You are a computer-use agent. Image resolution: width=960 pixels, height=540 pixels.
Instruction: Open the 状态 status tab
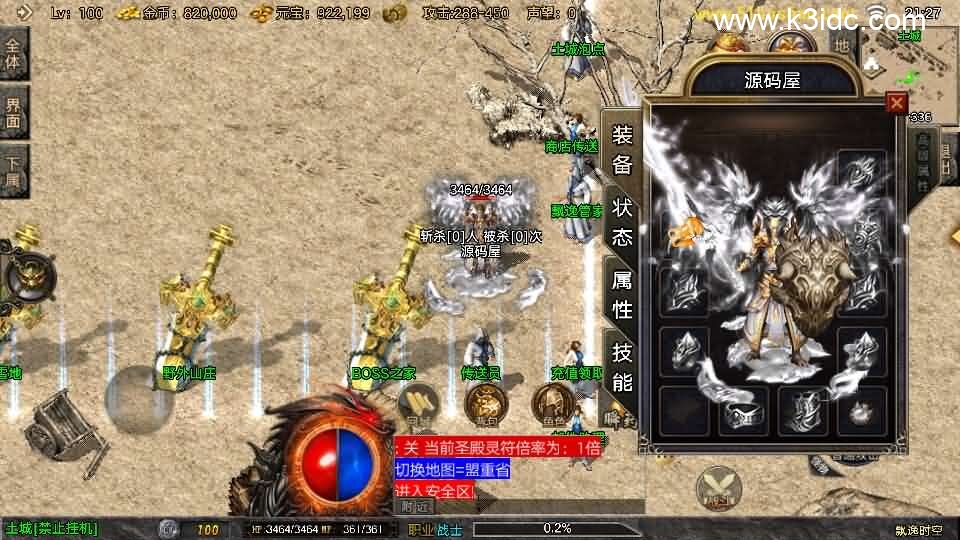[x=621, y=222]
